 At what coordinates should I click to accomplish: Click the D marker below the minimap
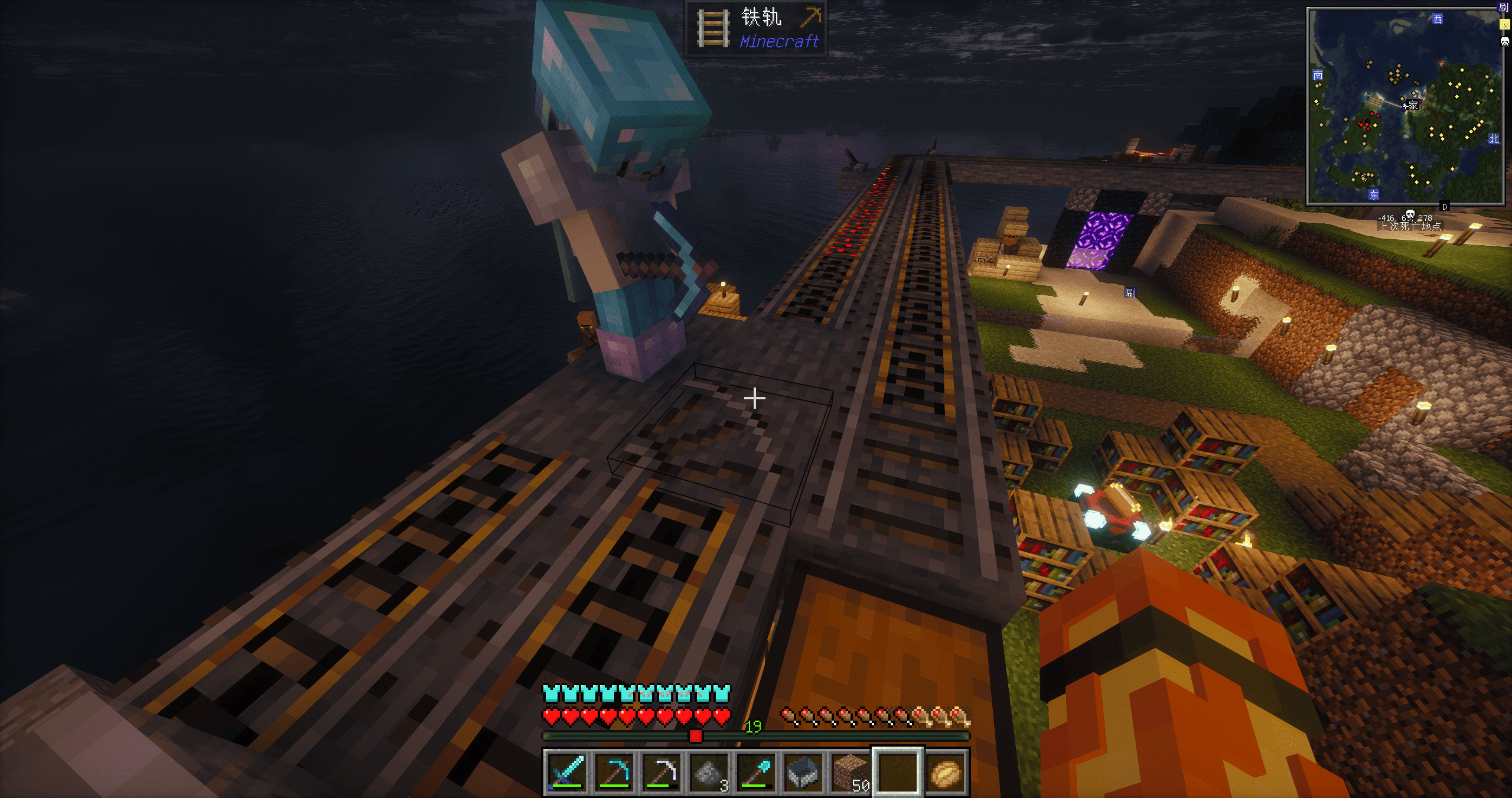tap(1445, 207)
